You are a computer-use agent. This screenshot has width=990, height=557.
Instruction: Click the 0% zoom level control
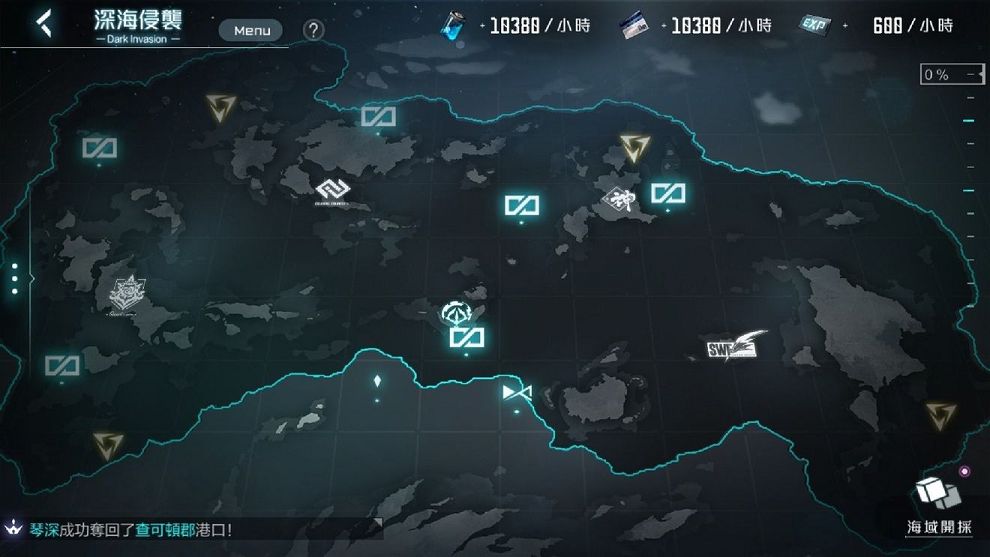951,75
